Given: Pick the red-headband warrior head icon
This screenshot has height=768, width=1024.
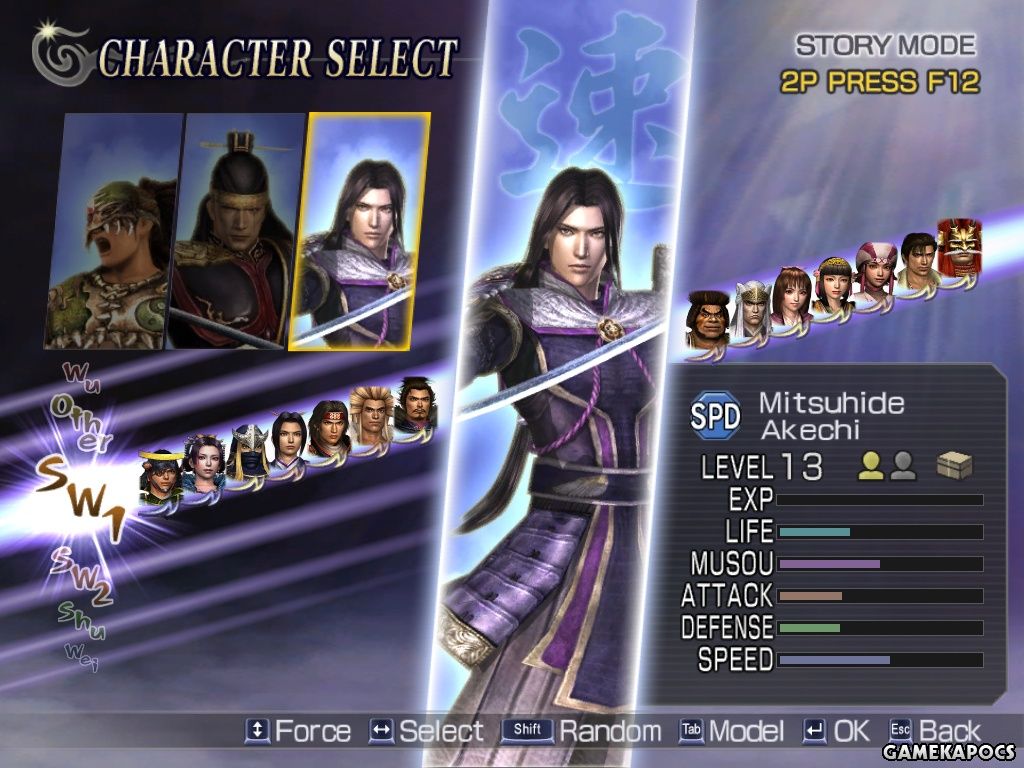Looking at the screenshot, I should [328, 429].
